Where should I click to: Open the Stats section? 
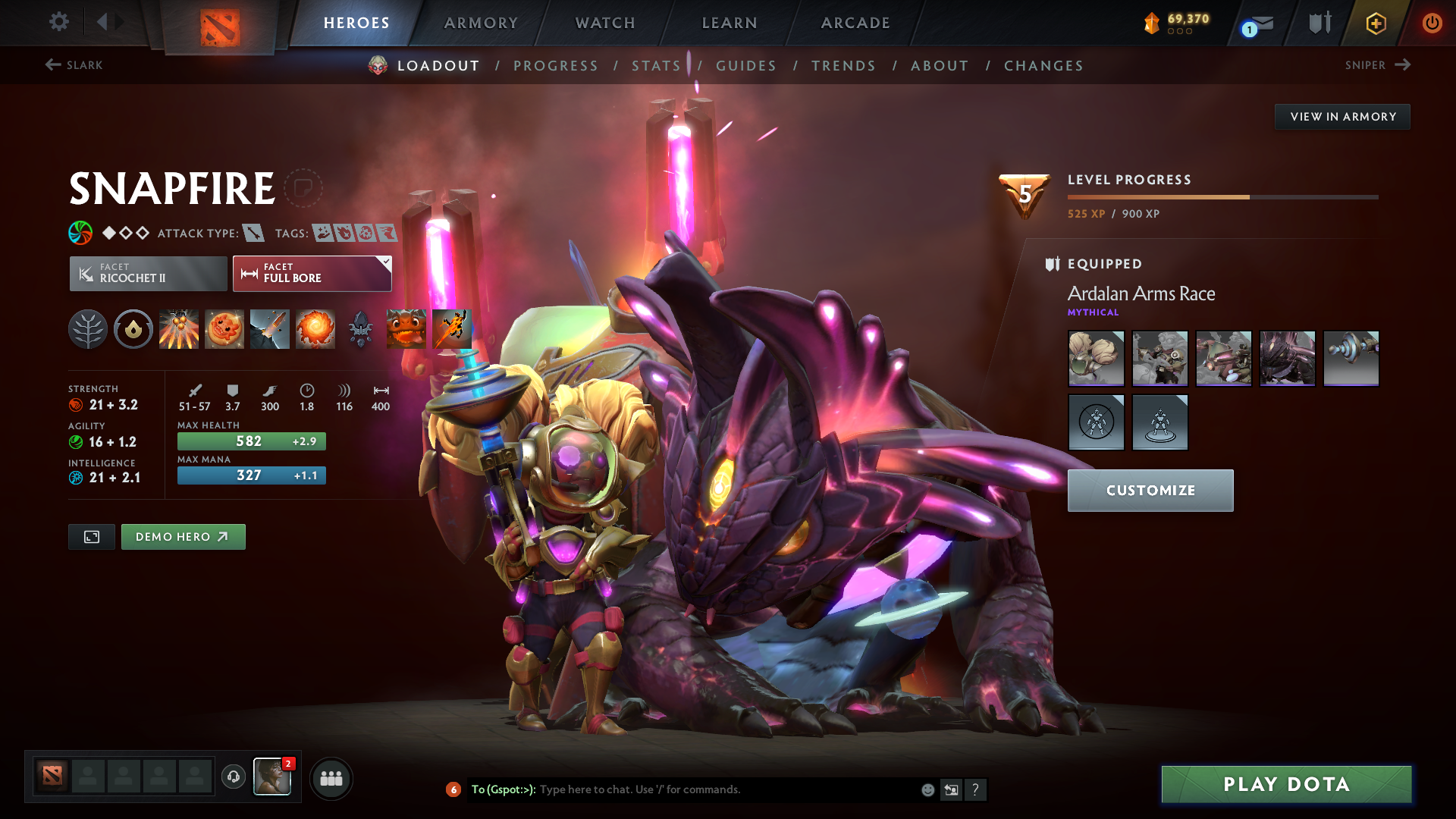tap(657, 66)
